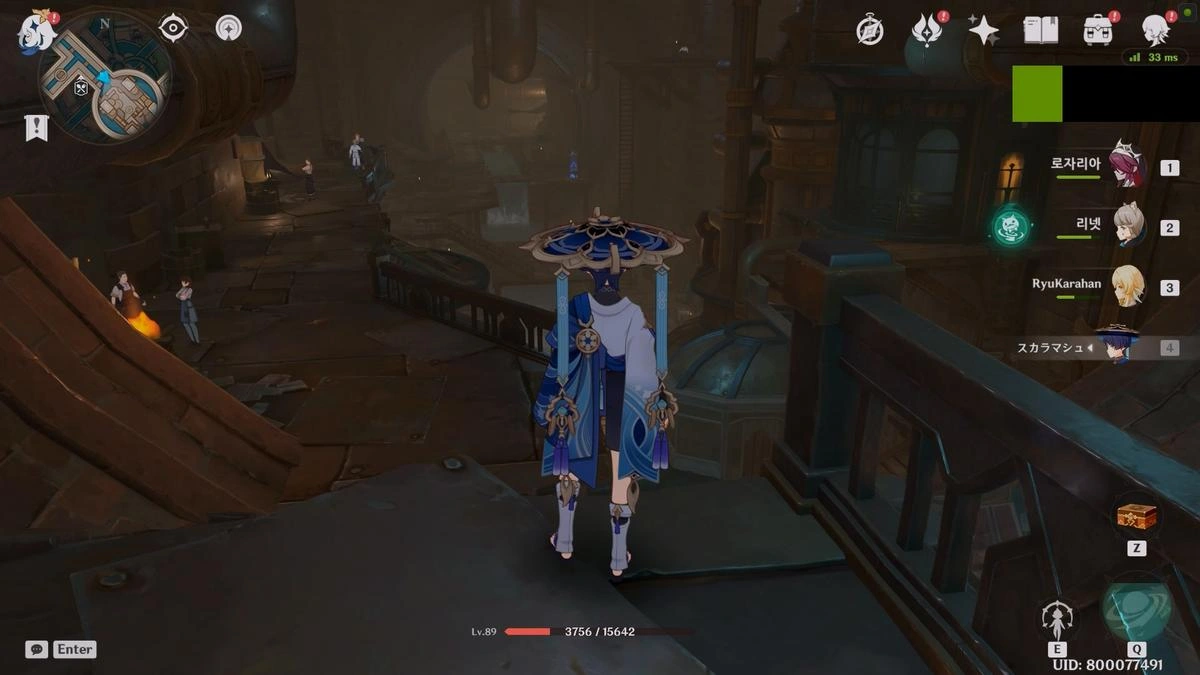The height and width of the screenshot is (675, 1200).
Task: Open the map from the circular minimap
Action: point(104,78)
